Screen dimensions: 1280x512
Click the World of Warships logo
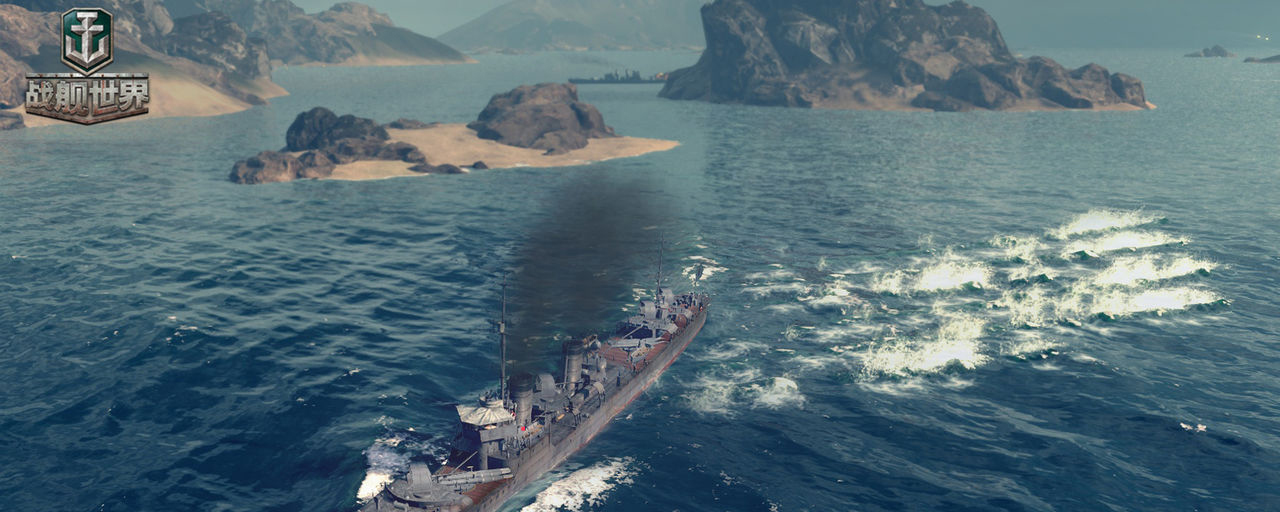pyautogui.click(x=87, y=65)
